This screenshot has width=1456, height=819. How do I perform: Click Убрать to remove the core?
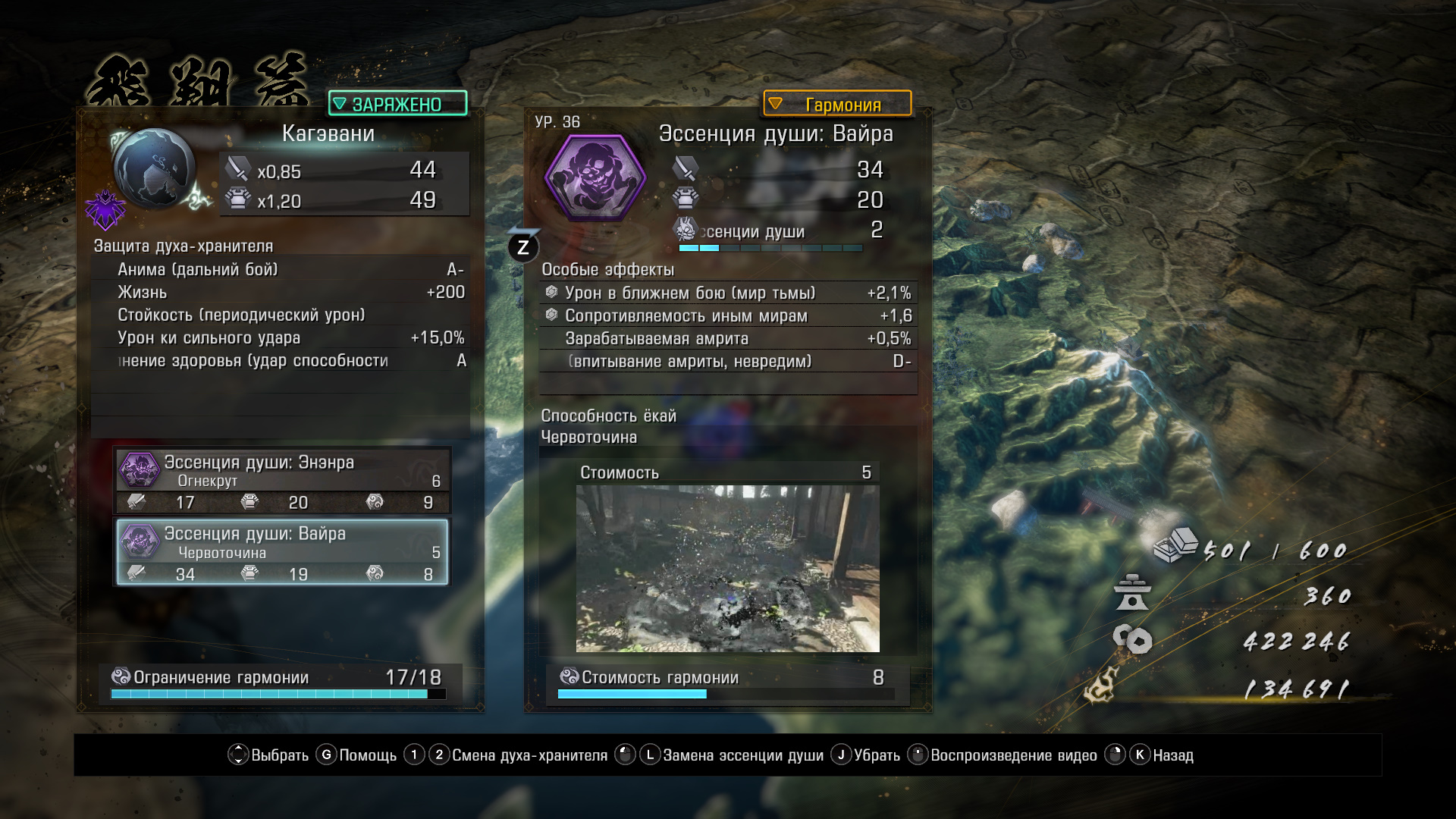[x=866, y=755]
